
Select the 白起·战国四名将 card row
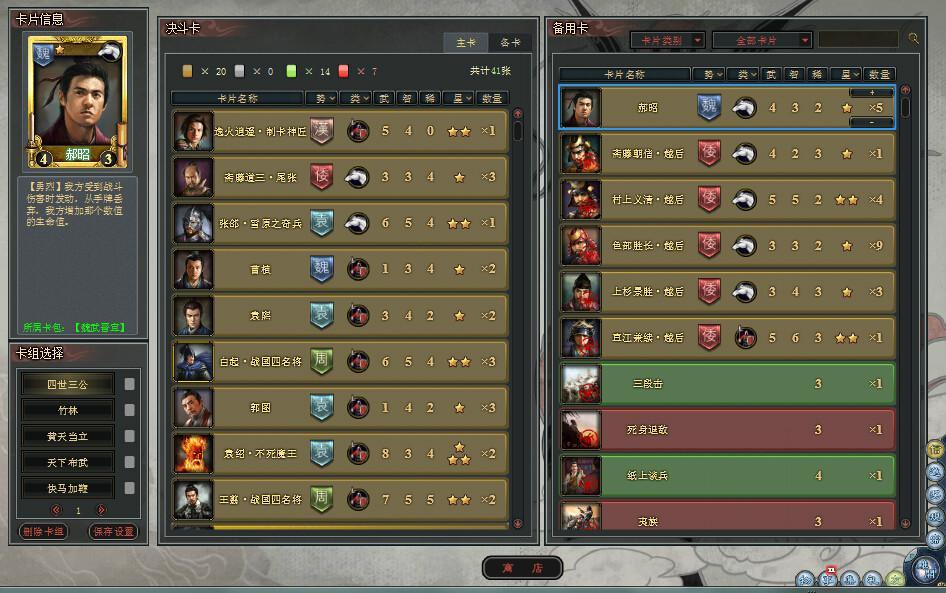[340, 361]
